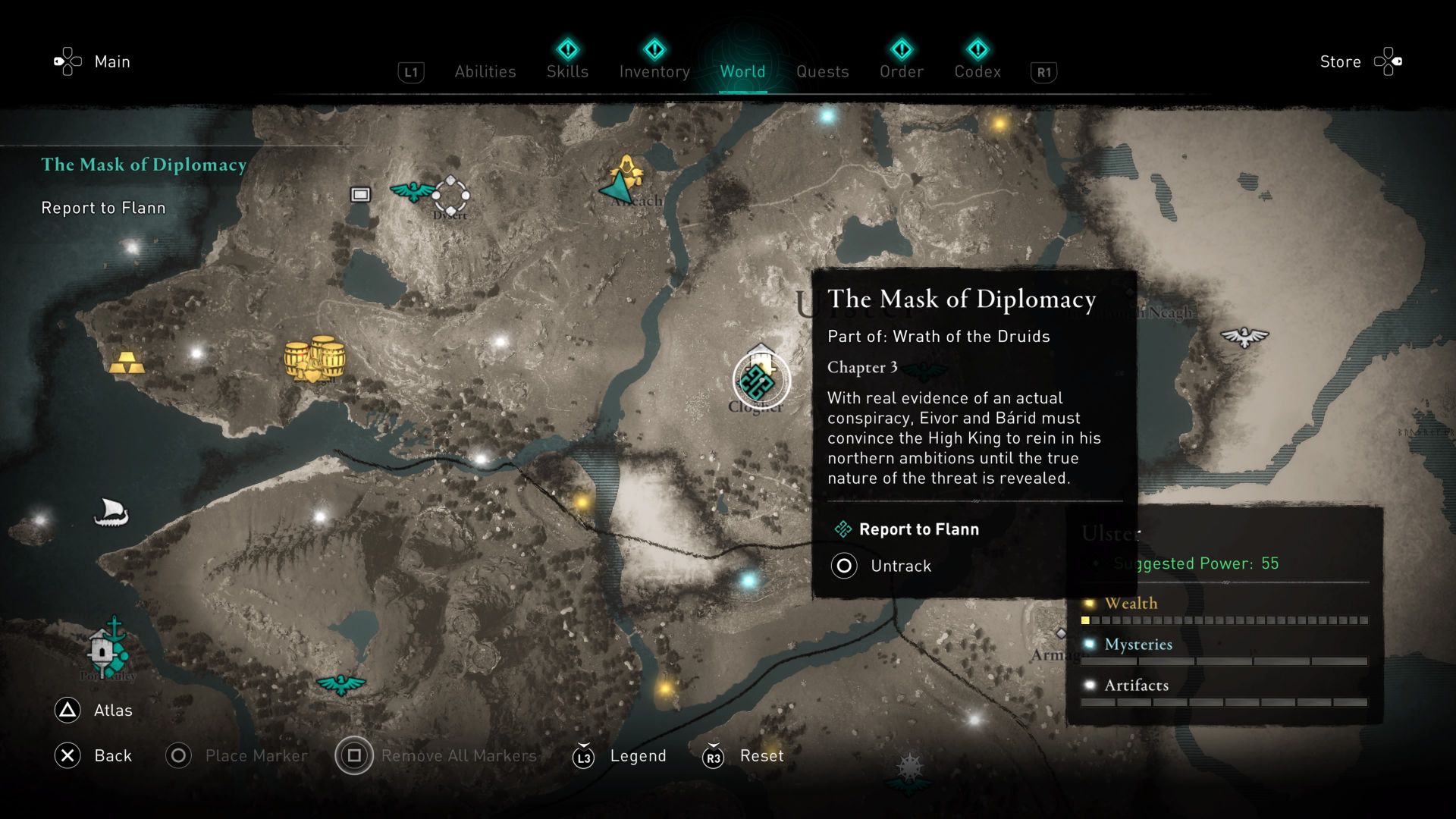Switch to the Inventory tab
The image size is (1456, 819).
tap(654, 71)
